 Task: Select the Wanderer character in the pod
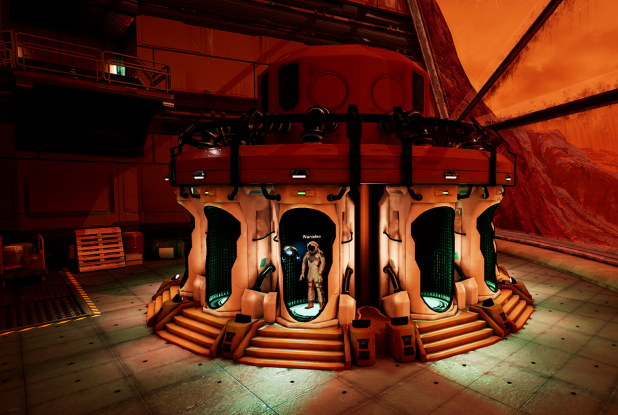[313, 273]
